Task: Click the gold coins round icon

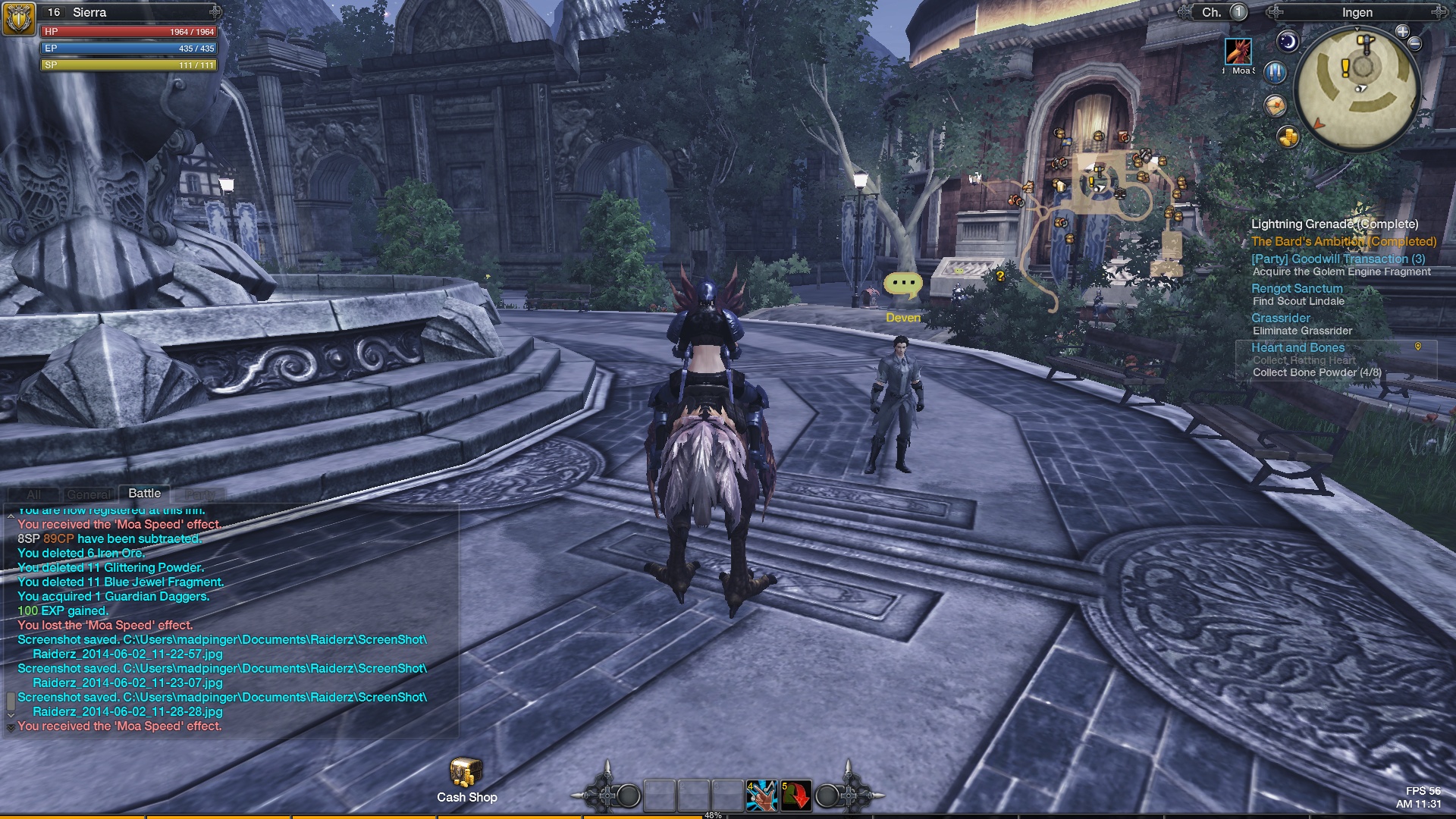Action: coord(1288,137)
